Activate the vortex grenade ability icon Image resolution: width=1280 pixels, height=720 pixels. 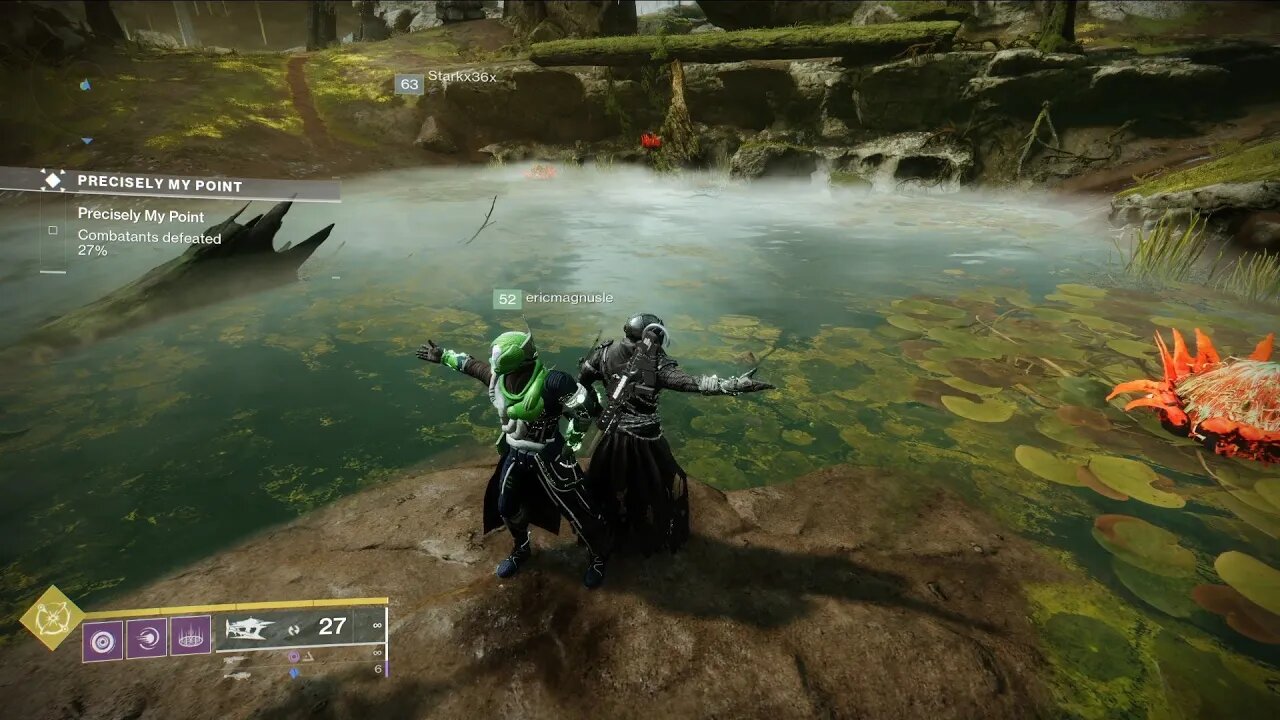(103, 638)
